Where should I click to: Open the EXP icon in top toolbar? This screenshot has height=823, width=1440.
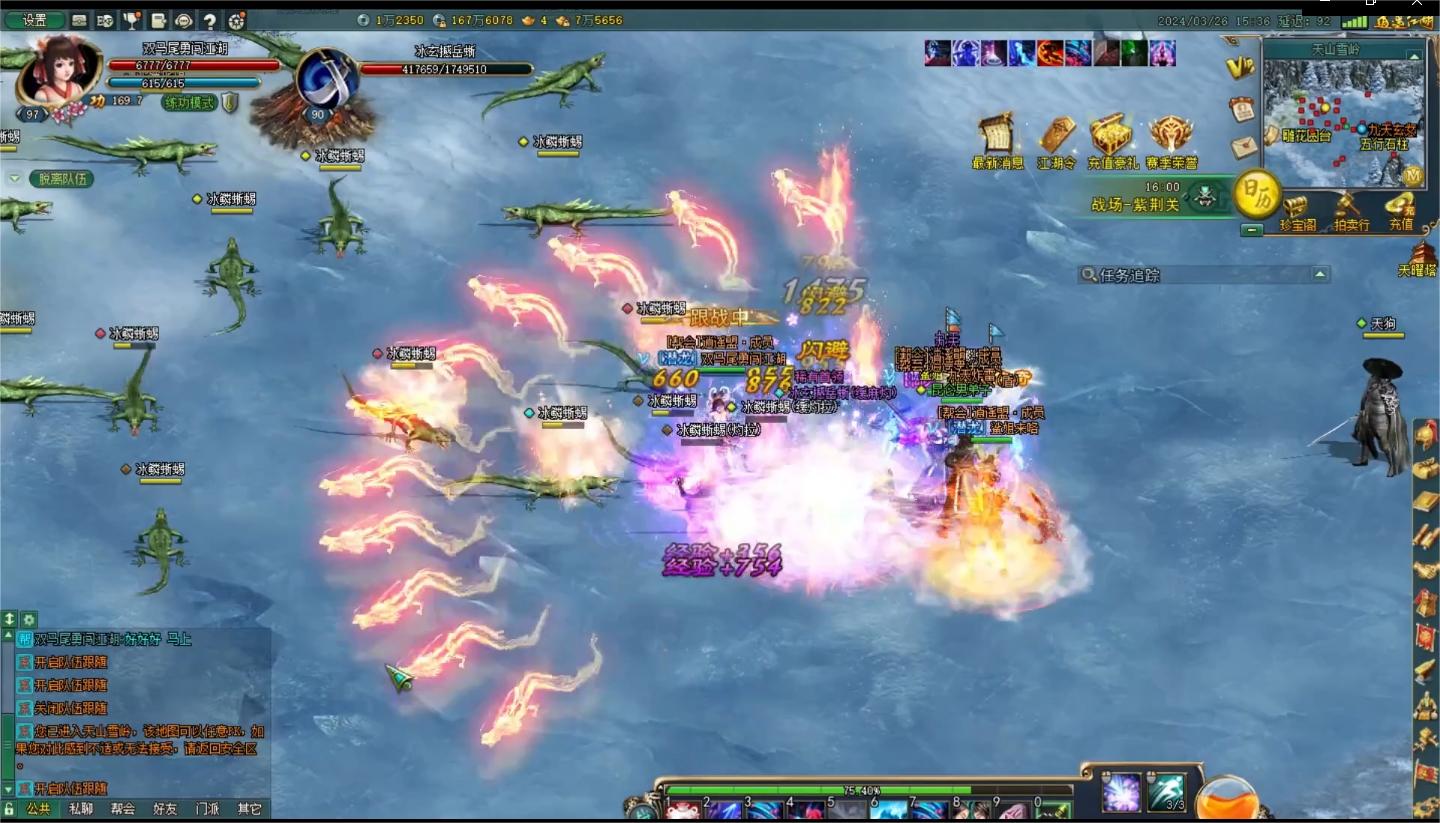(105, 21)
